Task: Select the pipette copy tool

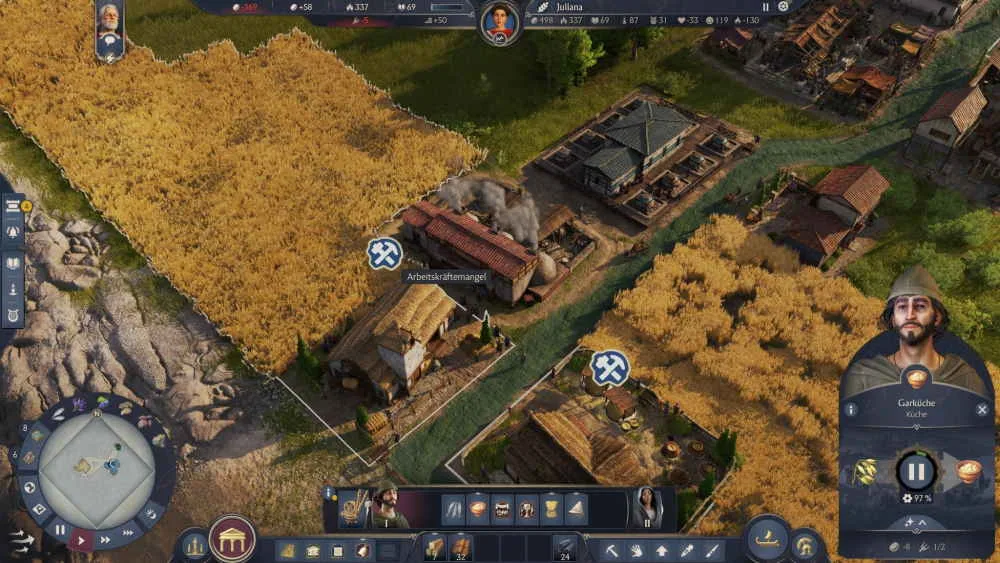Action: tap(687, 549)
